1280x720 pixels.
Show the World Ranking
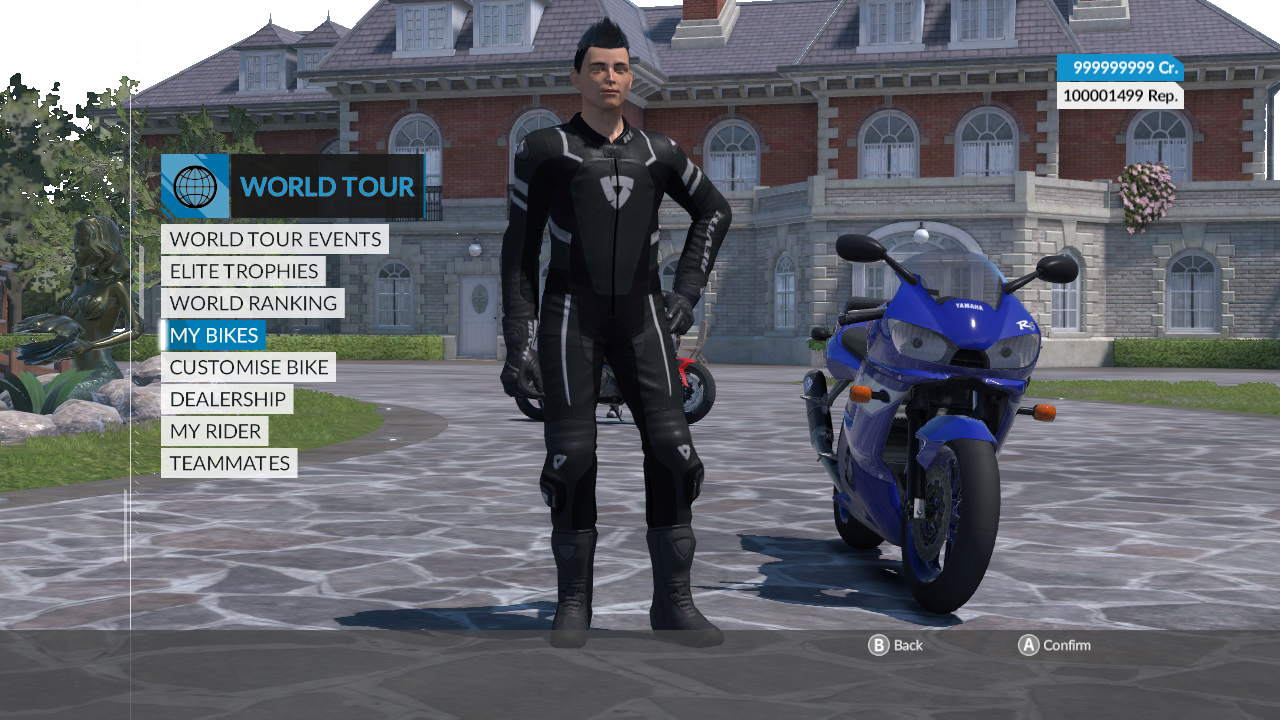pos(253,303)
